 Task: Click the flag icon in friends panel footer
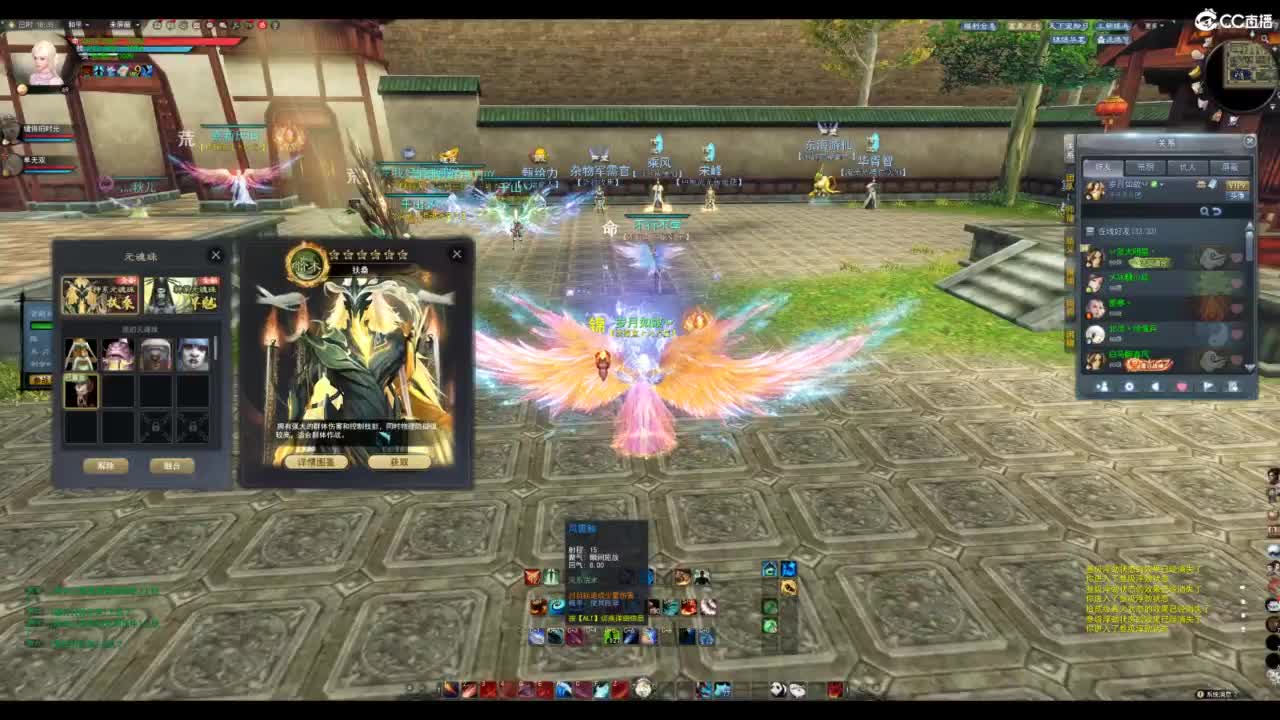coord(1207,386)
